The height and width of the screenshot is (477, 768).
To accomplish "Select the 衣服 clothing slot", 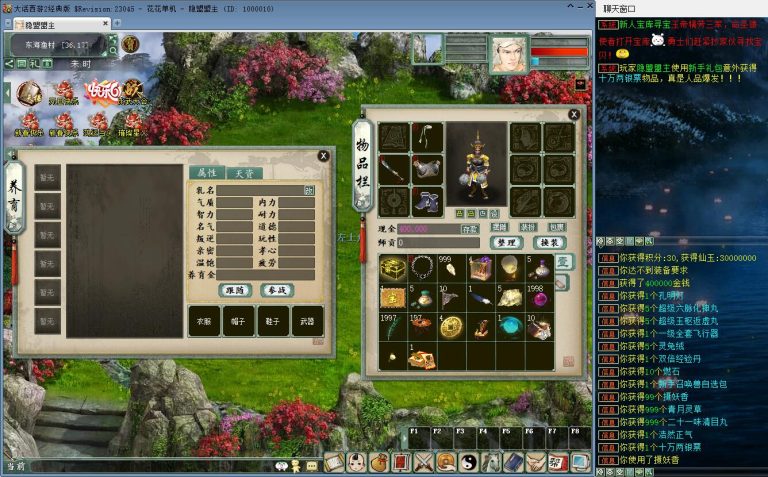I will [204, 321].
